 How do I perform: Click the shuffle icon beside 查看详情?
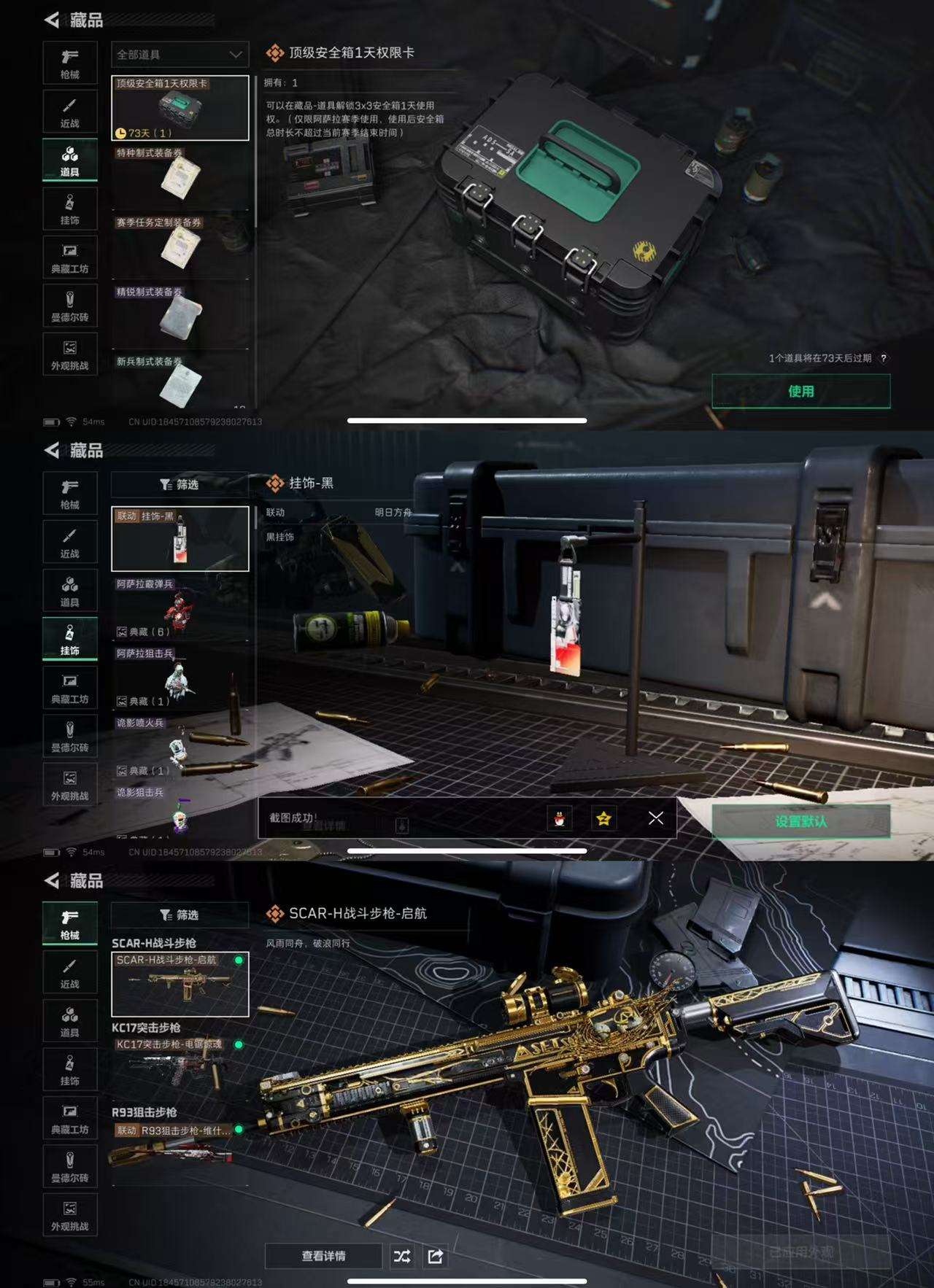click(404, 1257)
